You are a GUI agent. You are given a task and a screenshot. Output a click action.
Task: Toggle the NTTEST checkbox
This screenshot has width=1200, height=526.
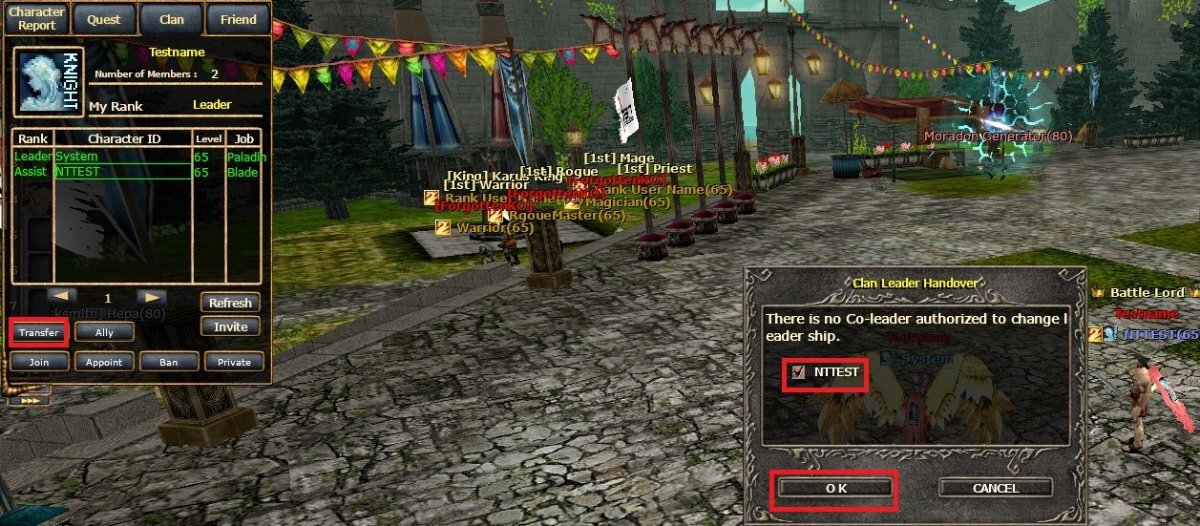click(x=798, y=373)
